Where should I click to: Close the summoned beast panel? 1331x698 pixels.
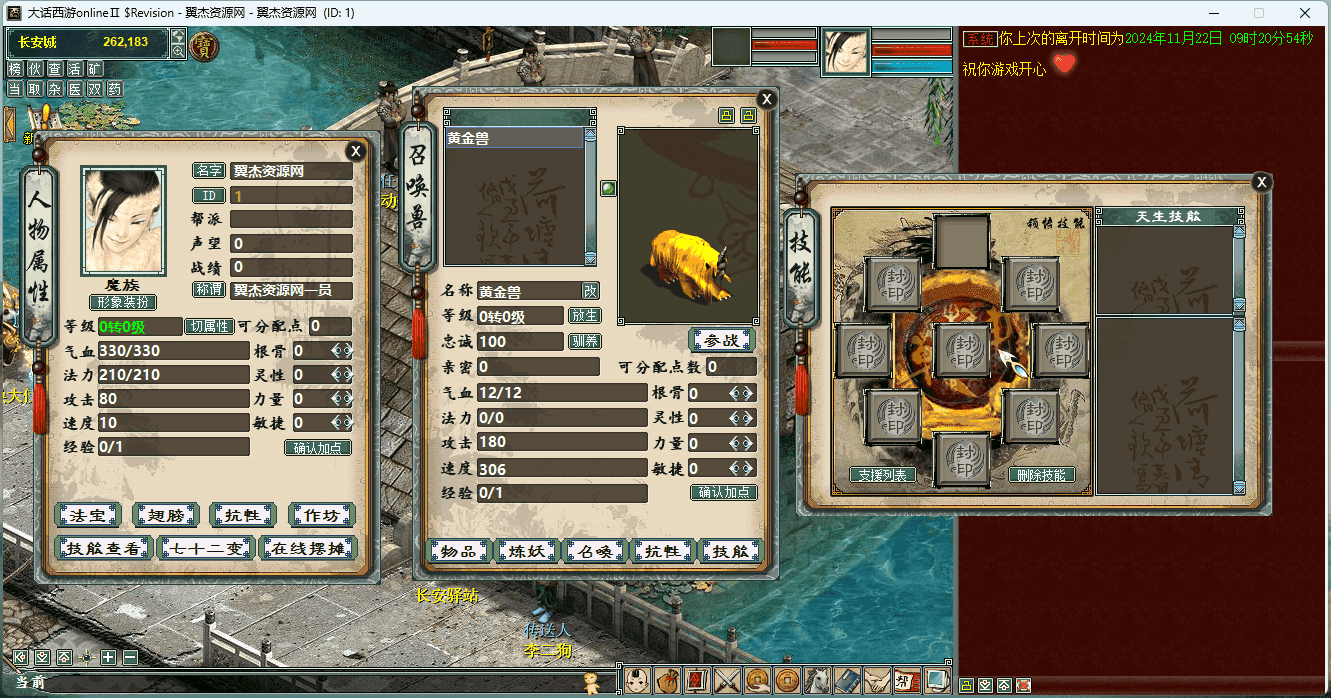pyautogui.click(x=766, y=99)
